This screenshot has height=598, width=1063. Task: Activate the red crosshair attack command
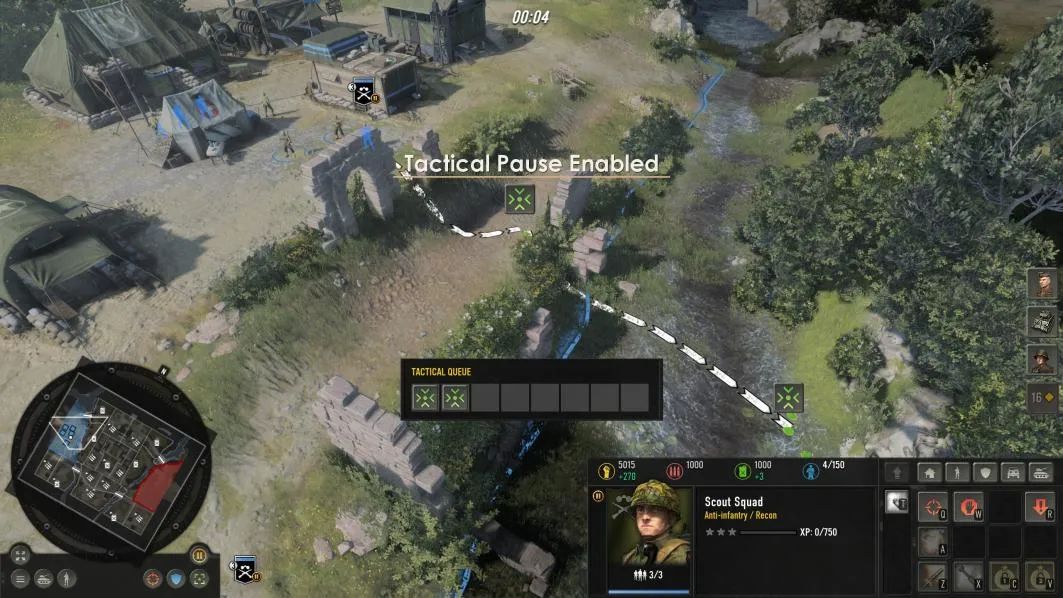[x=933, y=507]
